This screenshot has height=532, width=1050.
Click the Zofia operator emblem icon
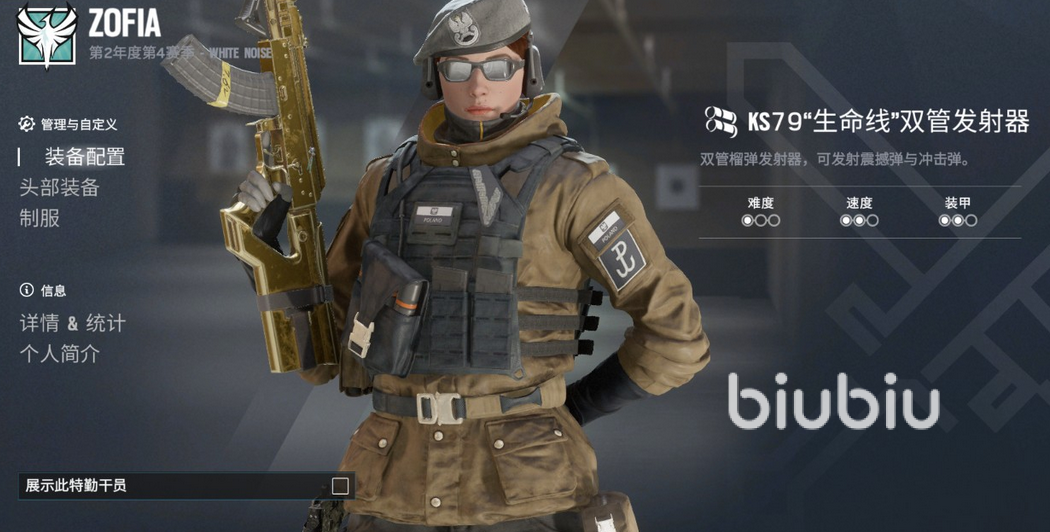point(47,35)
